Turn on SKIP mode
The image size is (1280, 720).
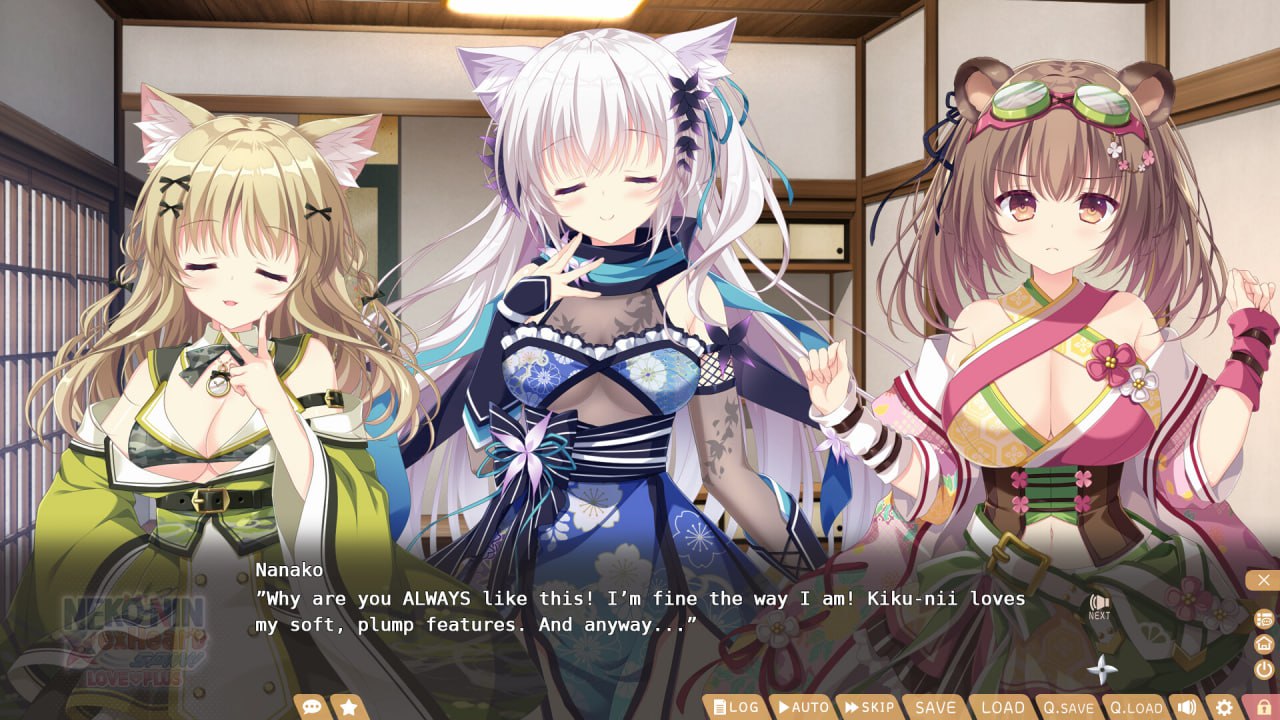[869, 706]
